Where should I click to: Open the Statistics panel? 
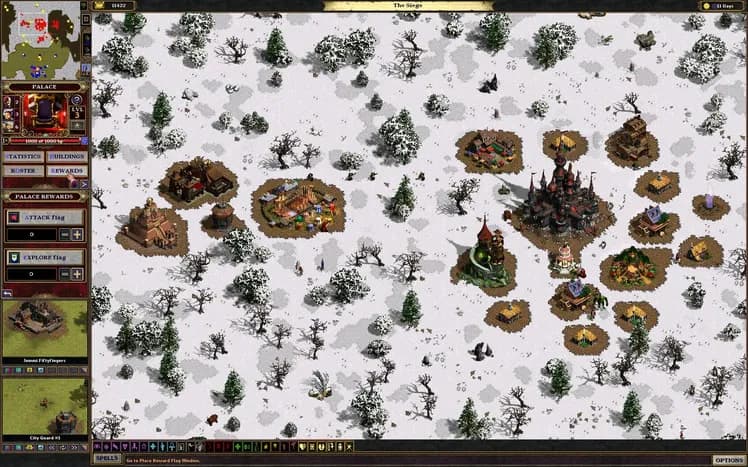pyautogui.click(x=23, y=157)
